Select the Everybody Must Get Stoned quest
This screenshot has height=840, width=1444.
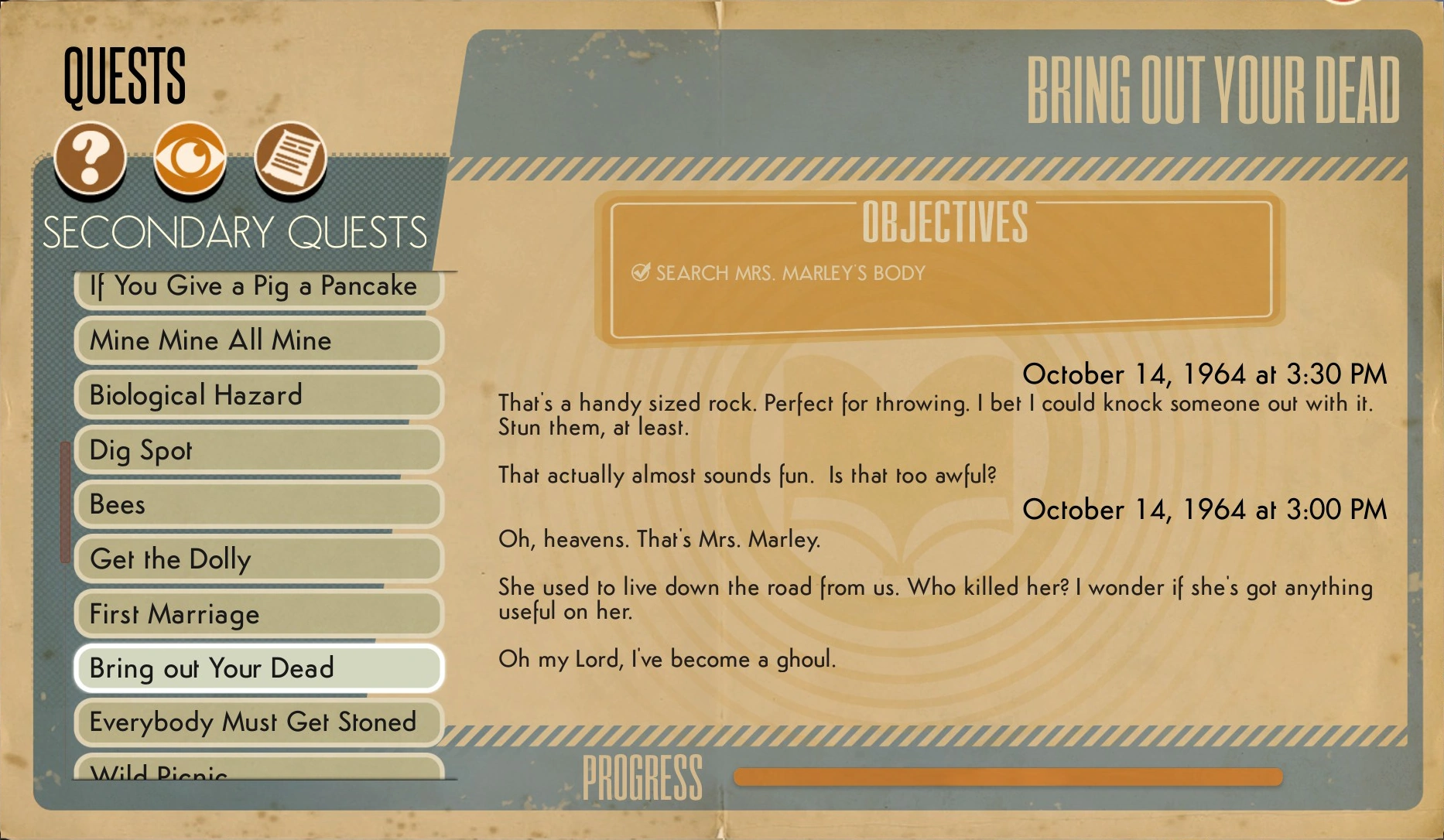[258, 722]
